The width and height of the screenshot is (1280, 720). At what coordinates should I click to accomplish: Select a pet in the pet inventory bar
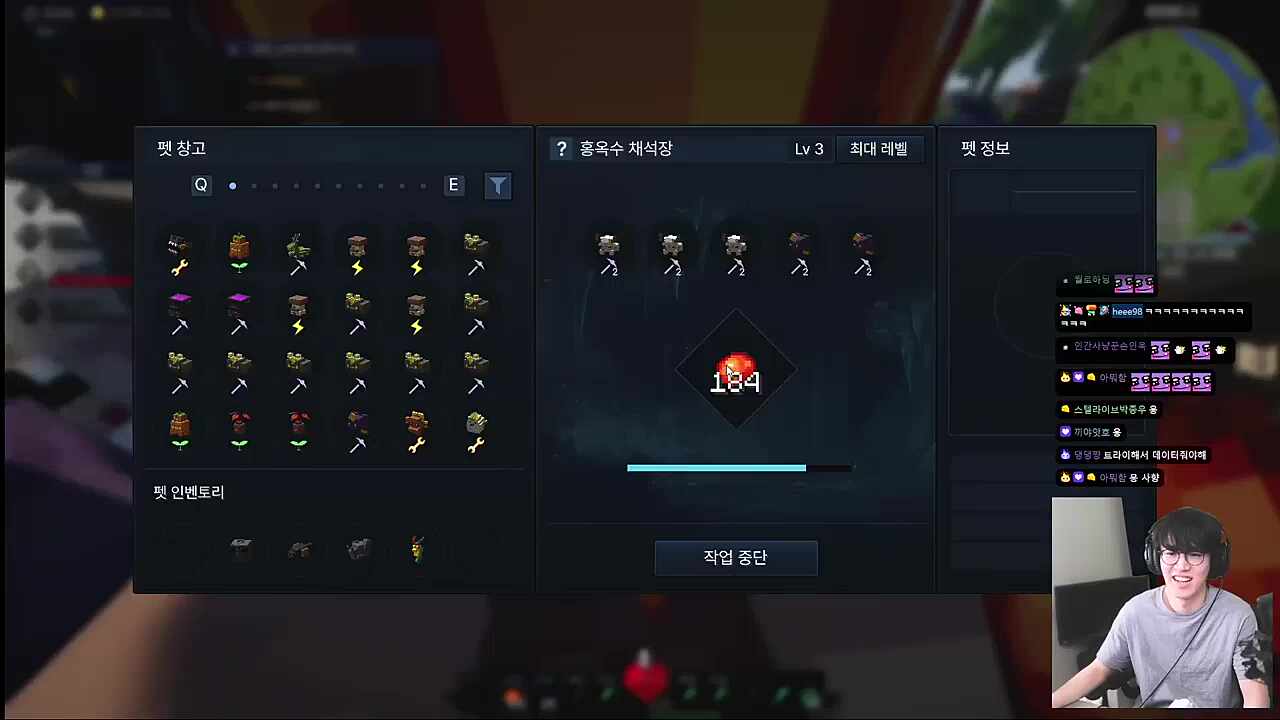point(238,548)
